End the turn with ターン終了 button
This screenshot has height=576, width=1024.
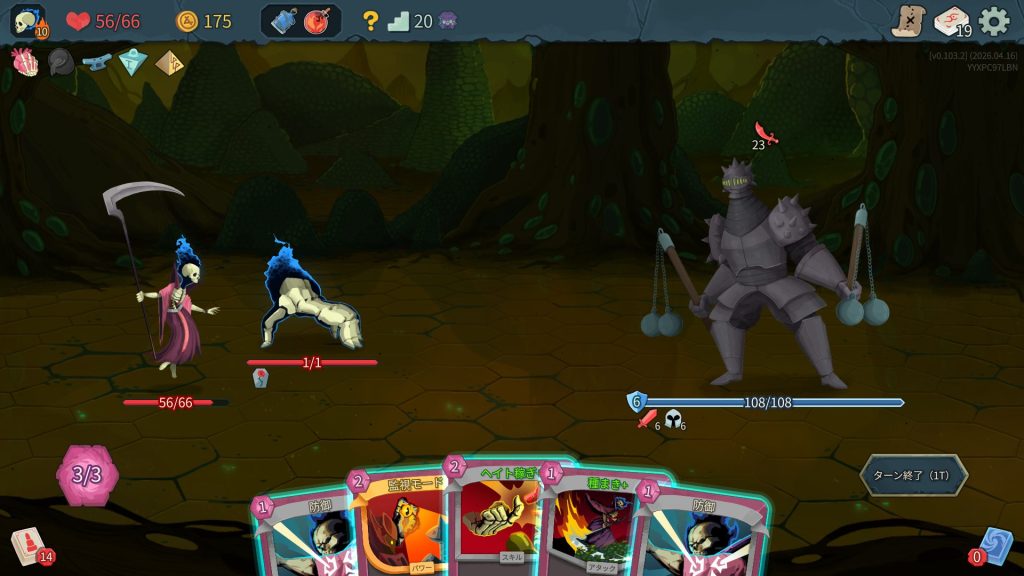[x=913, y=475]
